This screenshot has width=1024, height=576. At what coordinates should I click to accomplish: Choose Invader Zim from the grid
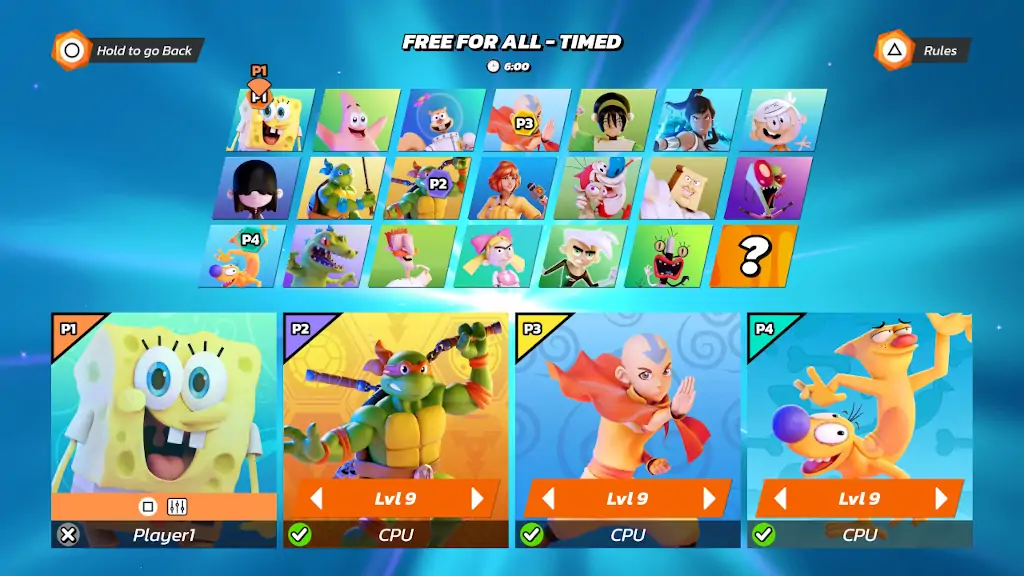[x=767, y=188]
